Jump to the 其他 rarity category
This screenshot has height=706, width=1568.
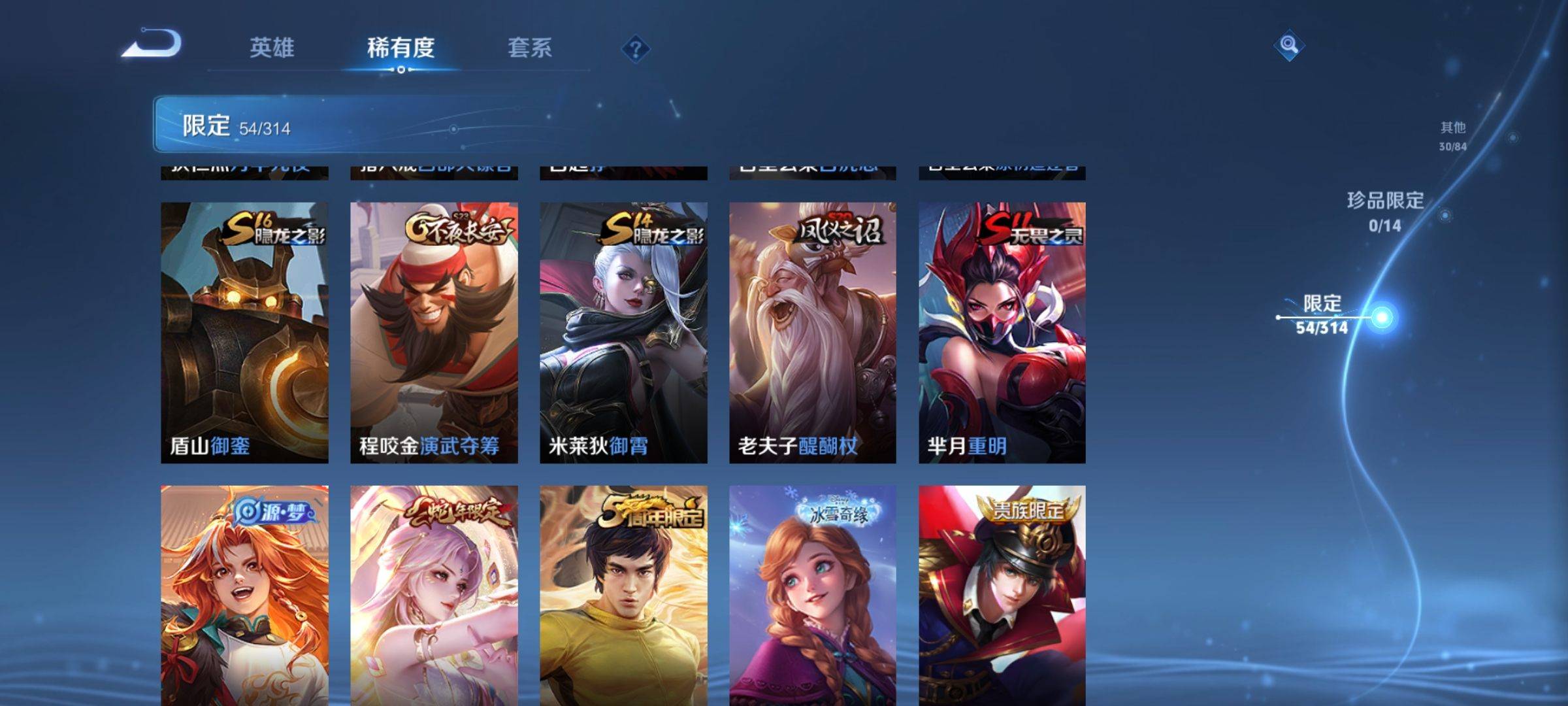pos(1453,135)
